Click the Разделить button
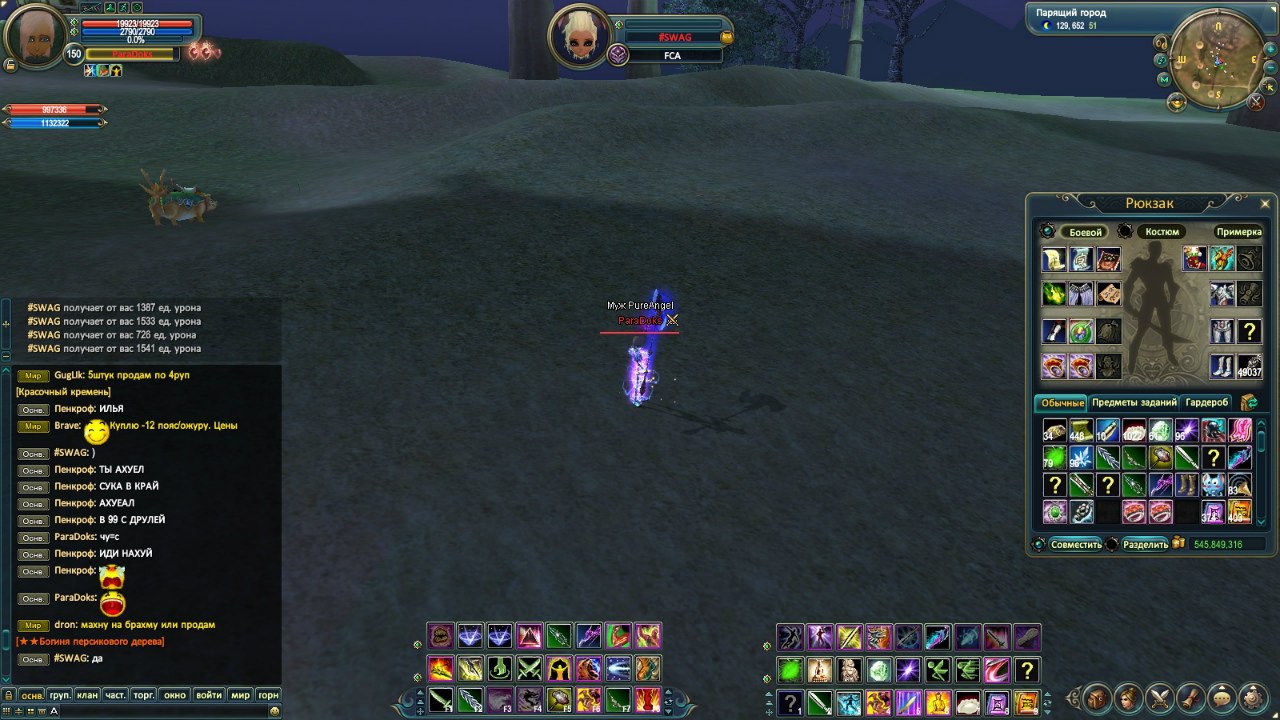The height and width of the screenshot is (720, 1280). [x=1144, y=545]
